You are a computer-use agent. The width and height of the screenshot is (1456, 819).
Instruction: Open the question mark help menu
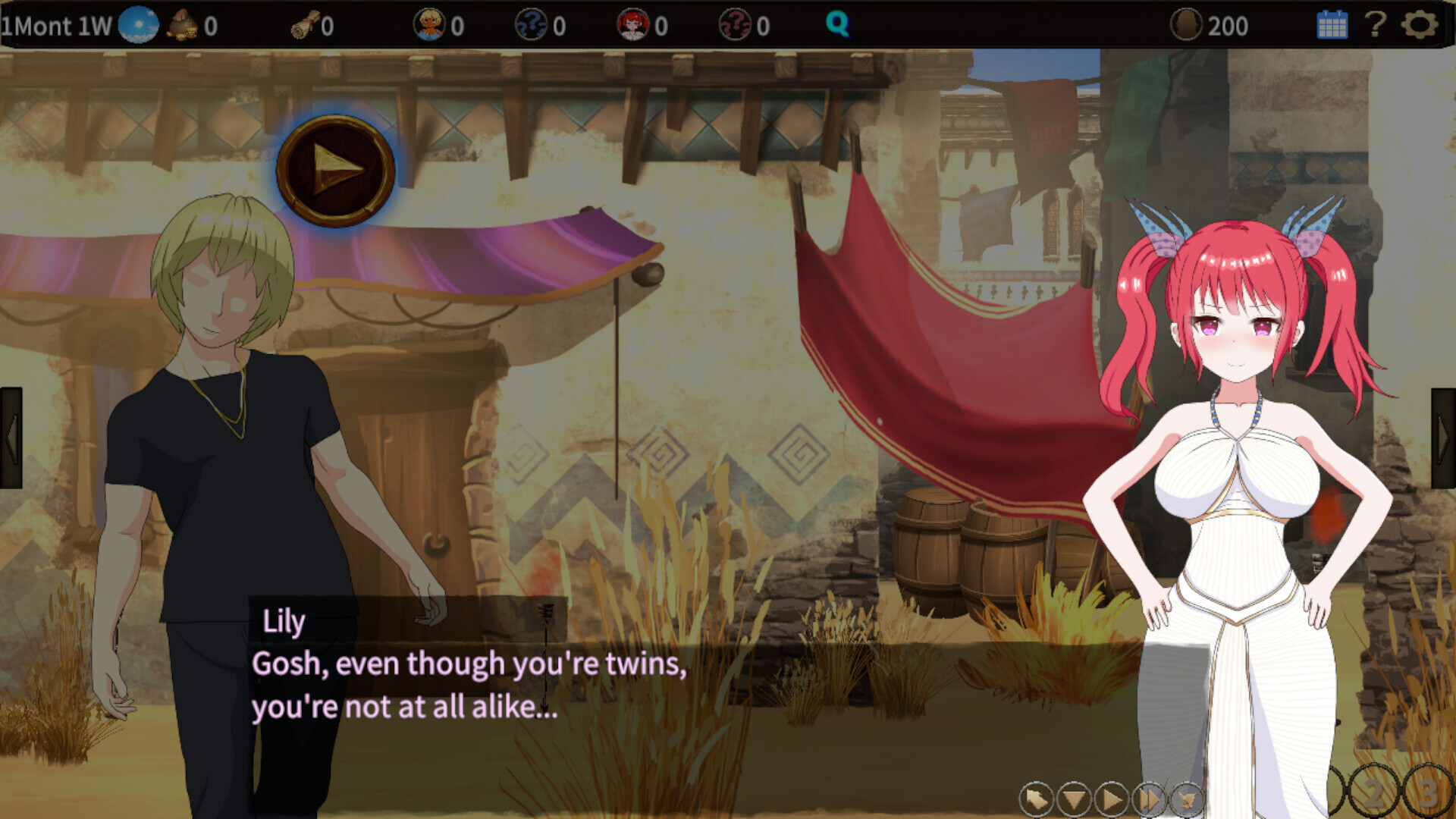coord(1376,25)
